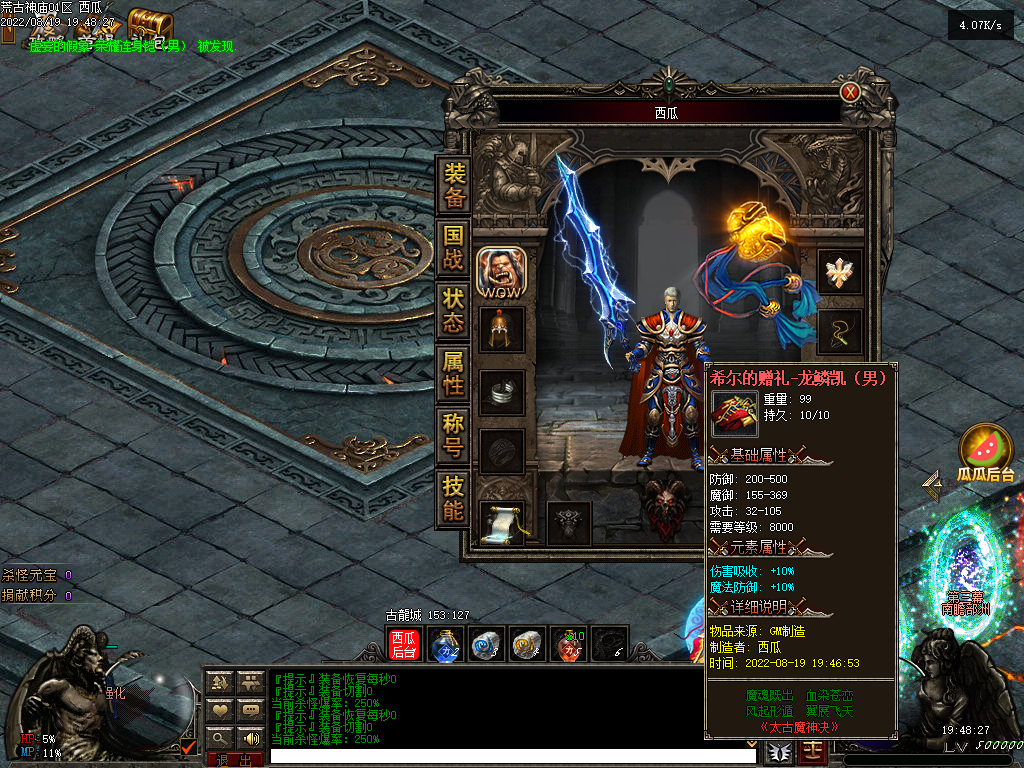This screenshot has width=1024, height=768.
Task: Use the red 西瓜后台 hotbar slot
Action: pyautogui.click(x=404, y=645)
